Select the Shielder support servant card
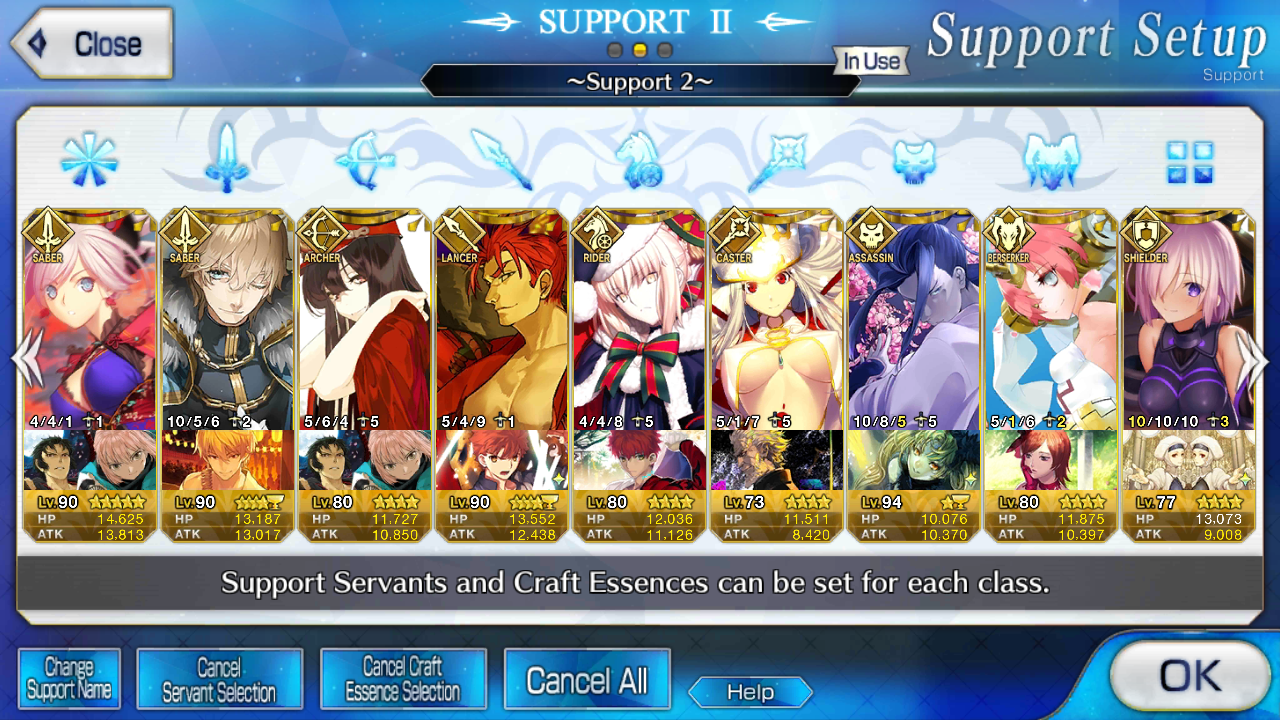1280x720 pixels. point(1188,320)
